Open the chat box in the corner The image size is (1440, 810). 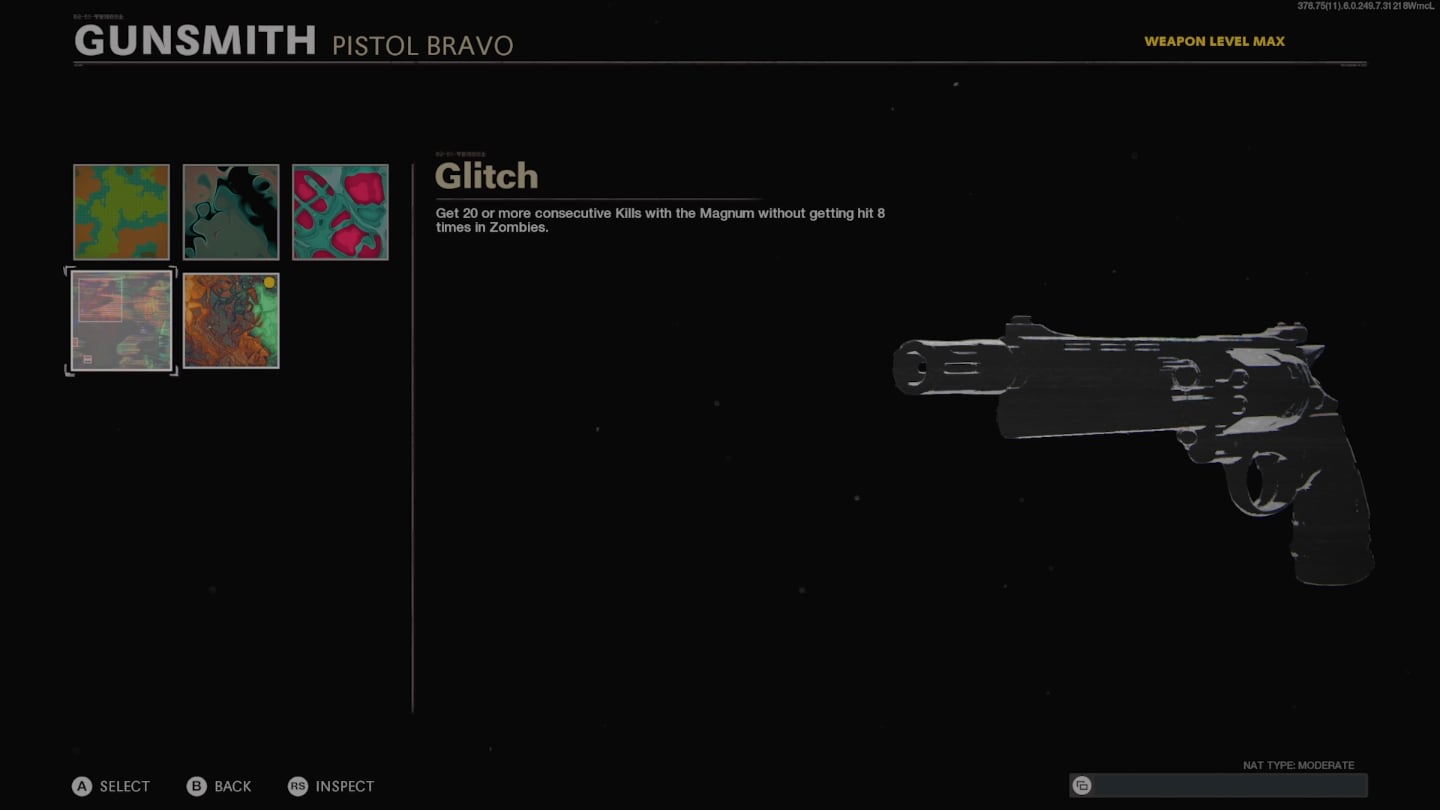tap(1217, 785)
